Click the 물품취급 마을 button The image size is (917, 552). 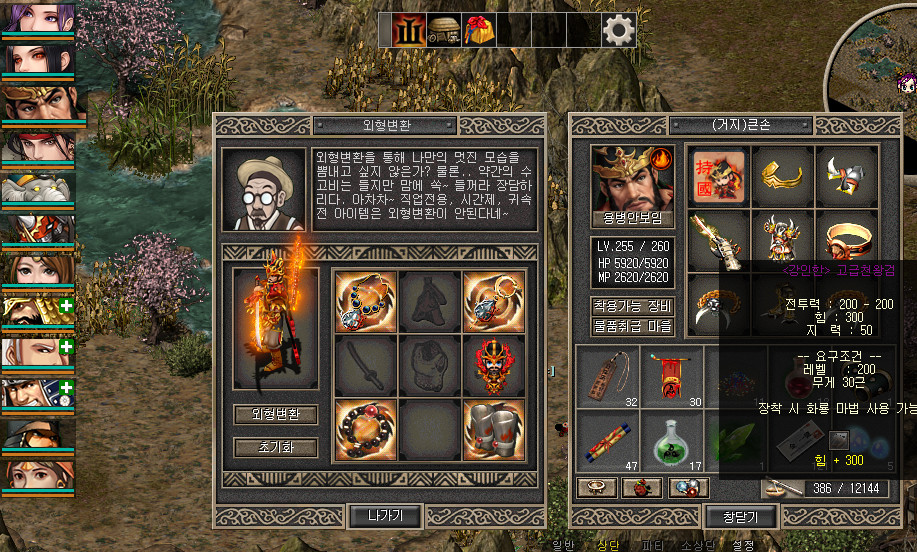tap(633, 326)
